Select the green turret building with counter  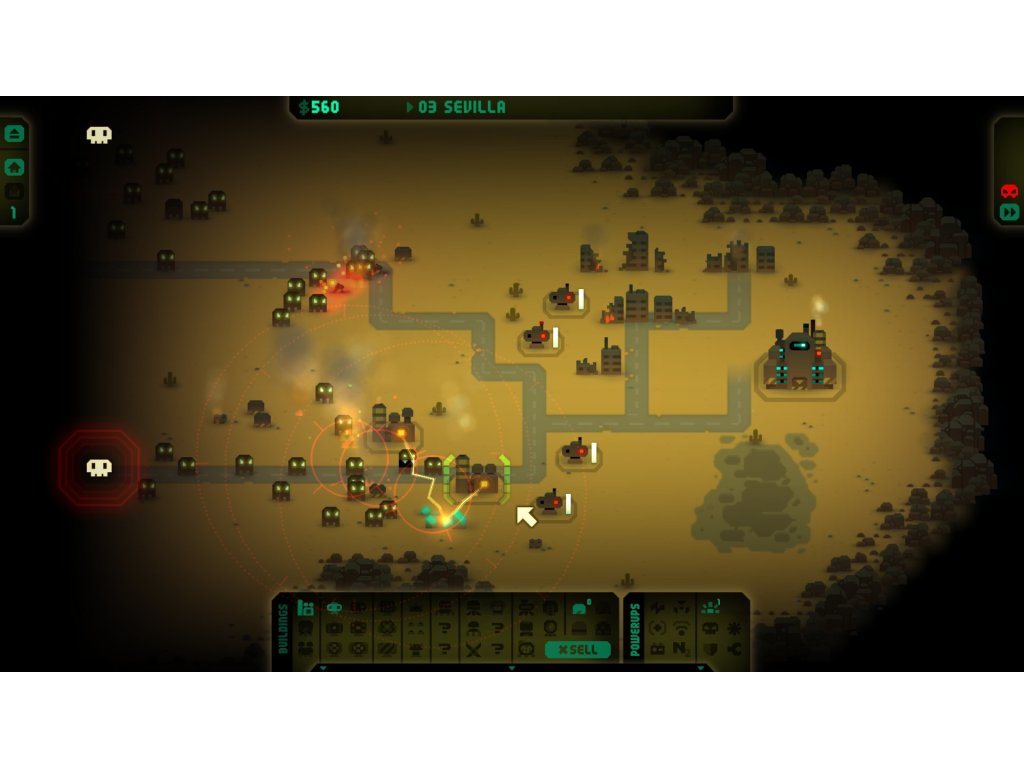tap(580, 607)
